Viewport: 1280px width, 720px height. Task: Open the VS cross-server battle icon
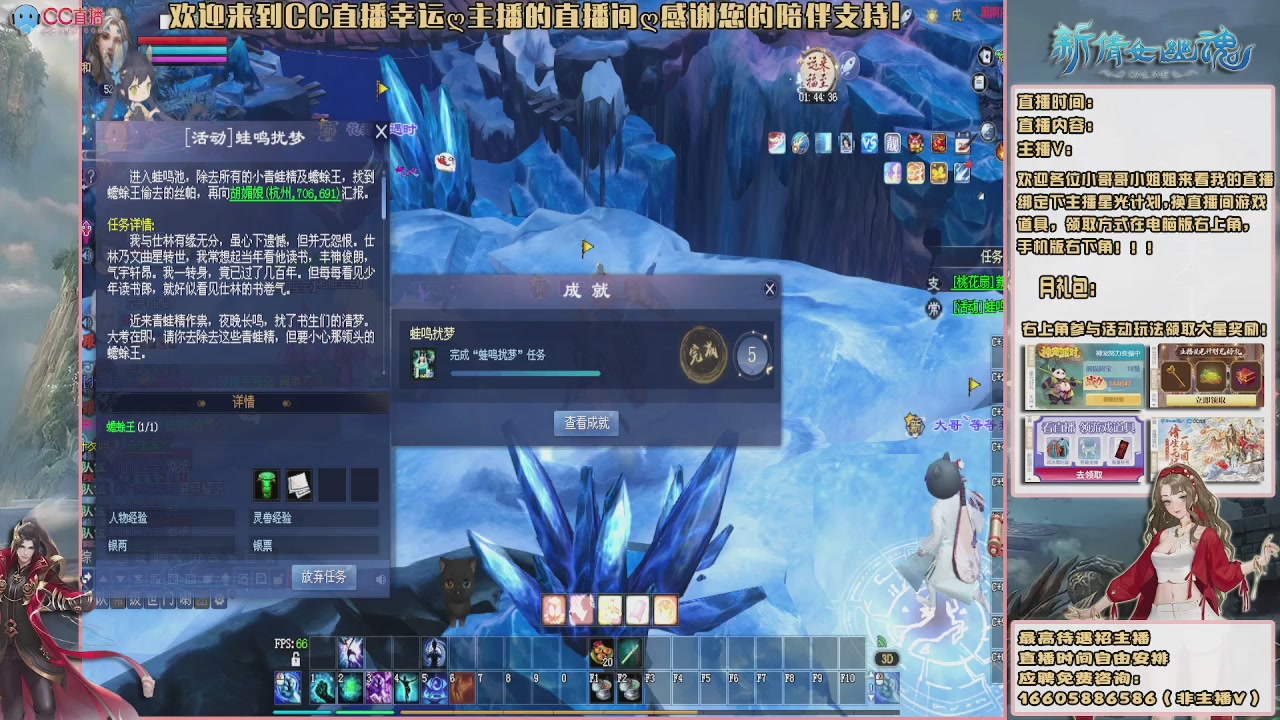868,142
